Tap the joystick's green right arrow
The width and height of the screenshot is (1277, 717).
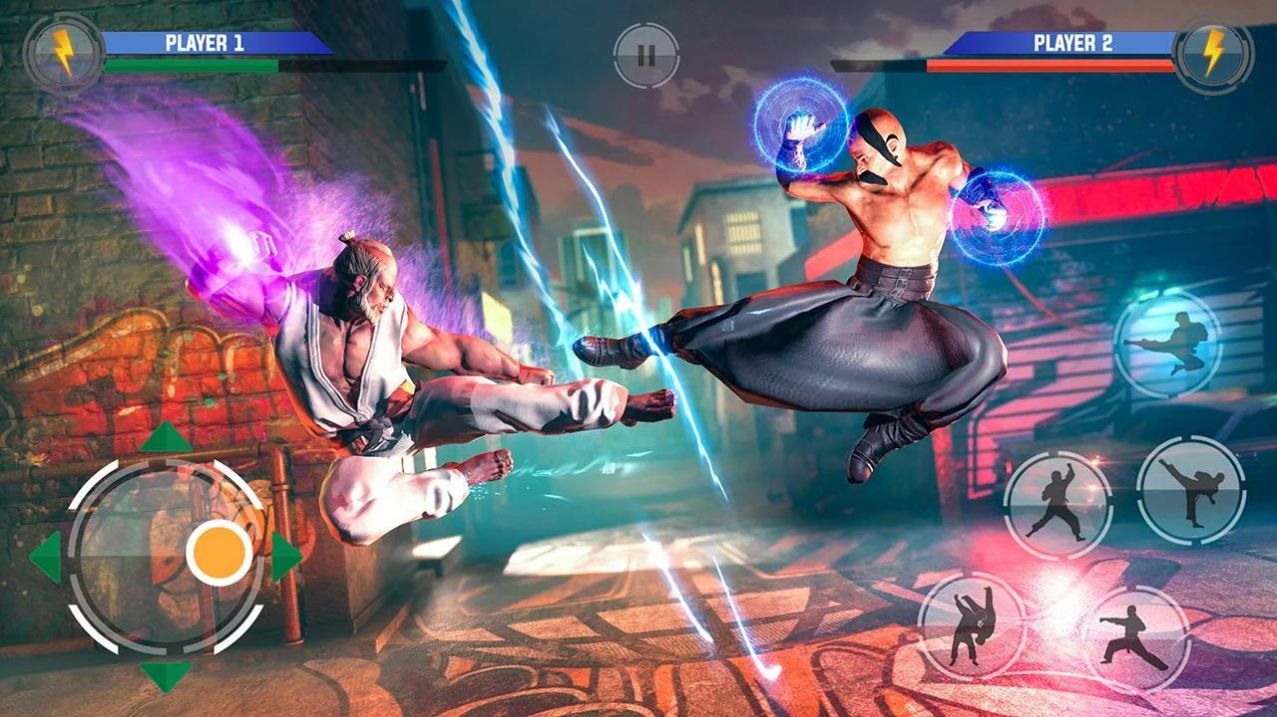(285, 557)
